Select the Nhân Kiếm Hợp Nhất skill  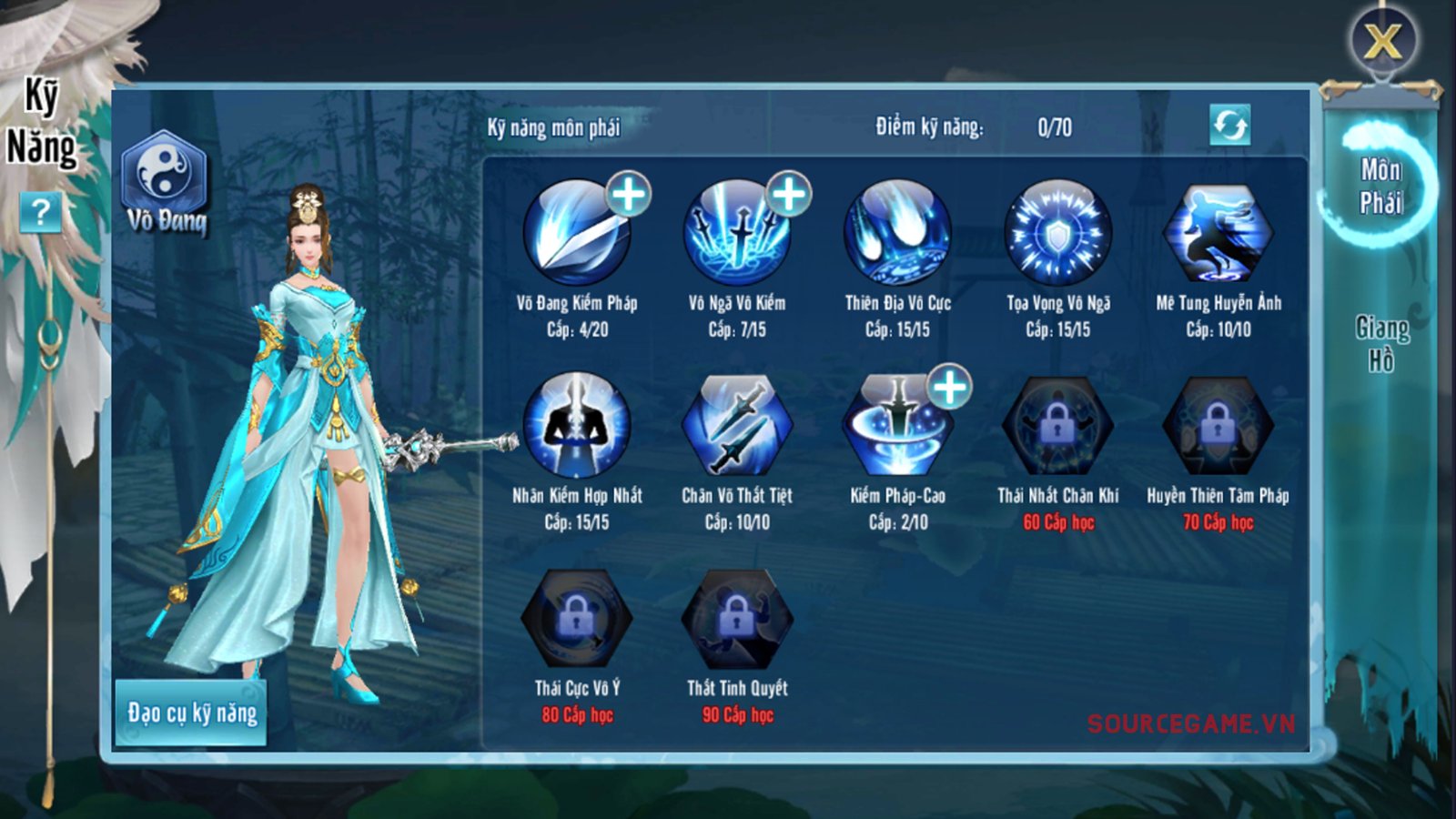pyautogui.click(x=576, y=425)
